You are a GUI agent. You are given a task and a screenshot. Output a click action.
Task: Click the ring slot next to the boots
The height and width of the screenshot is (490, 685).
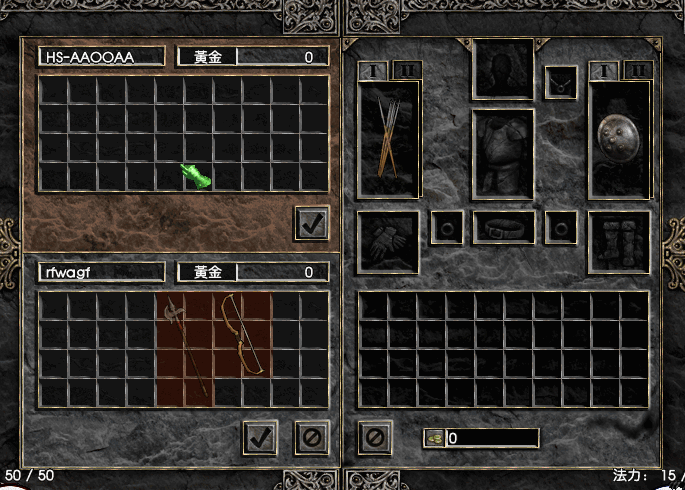click(x=561, y=227)
